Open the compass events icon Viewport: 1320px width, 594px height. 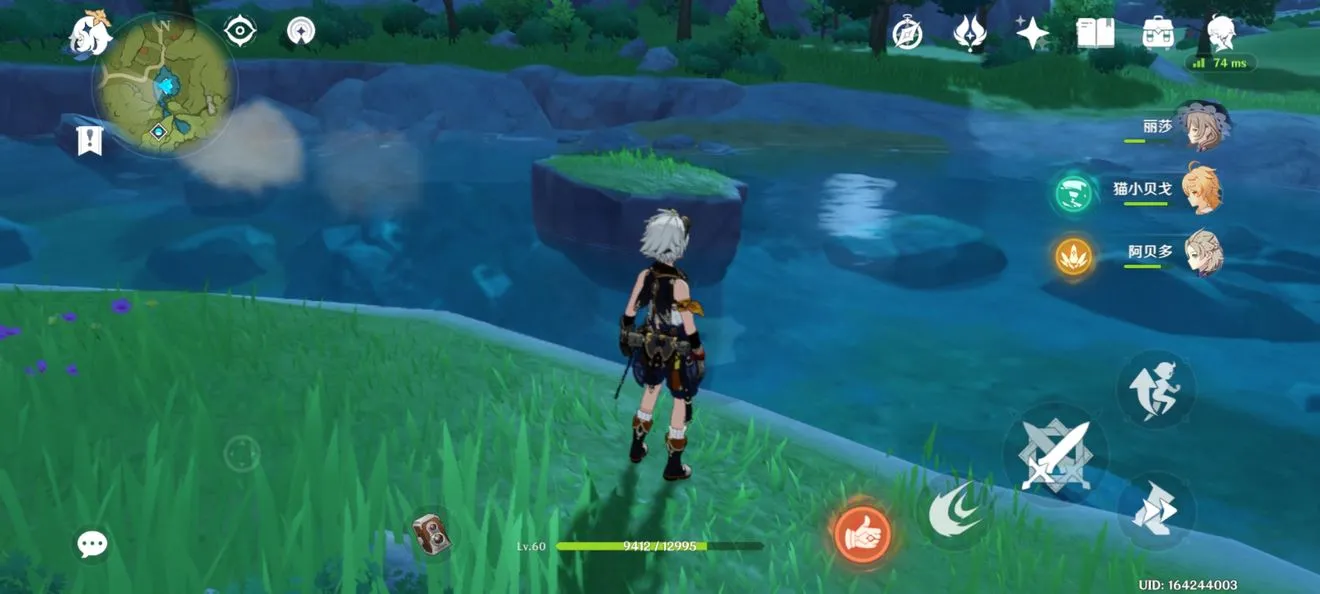pos(907,34)
